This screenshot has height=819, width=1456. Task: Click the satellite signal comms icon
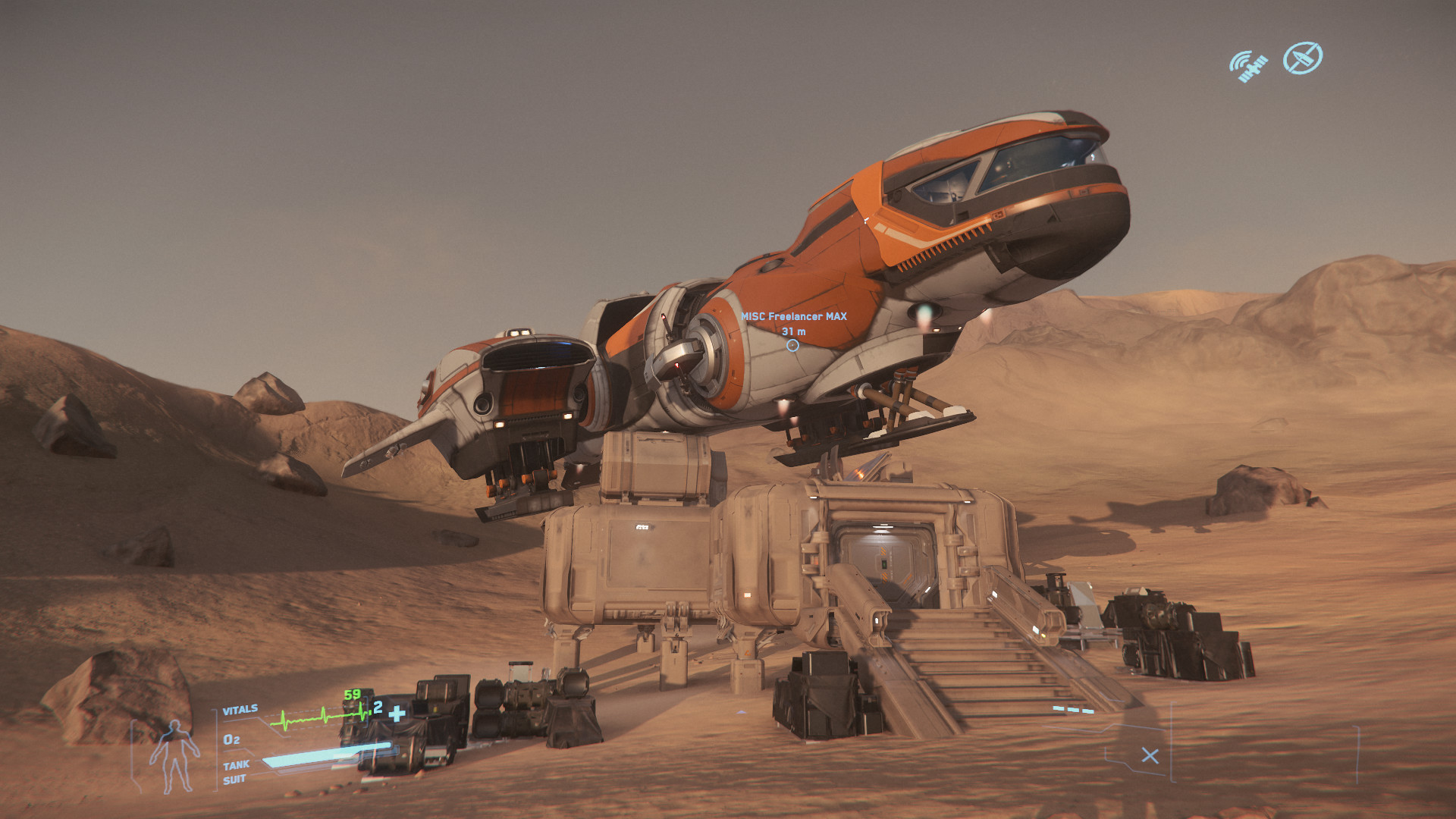pos(1247,66)
